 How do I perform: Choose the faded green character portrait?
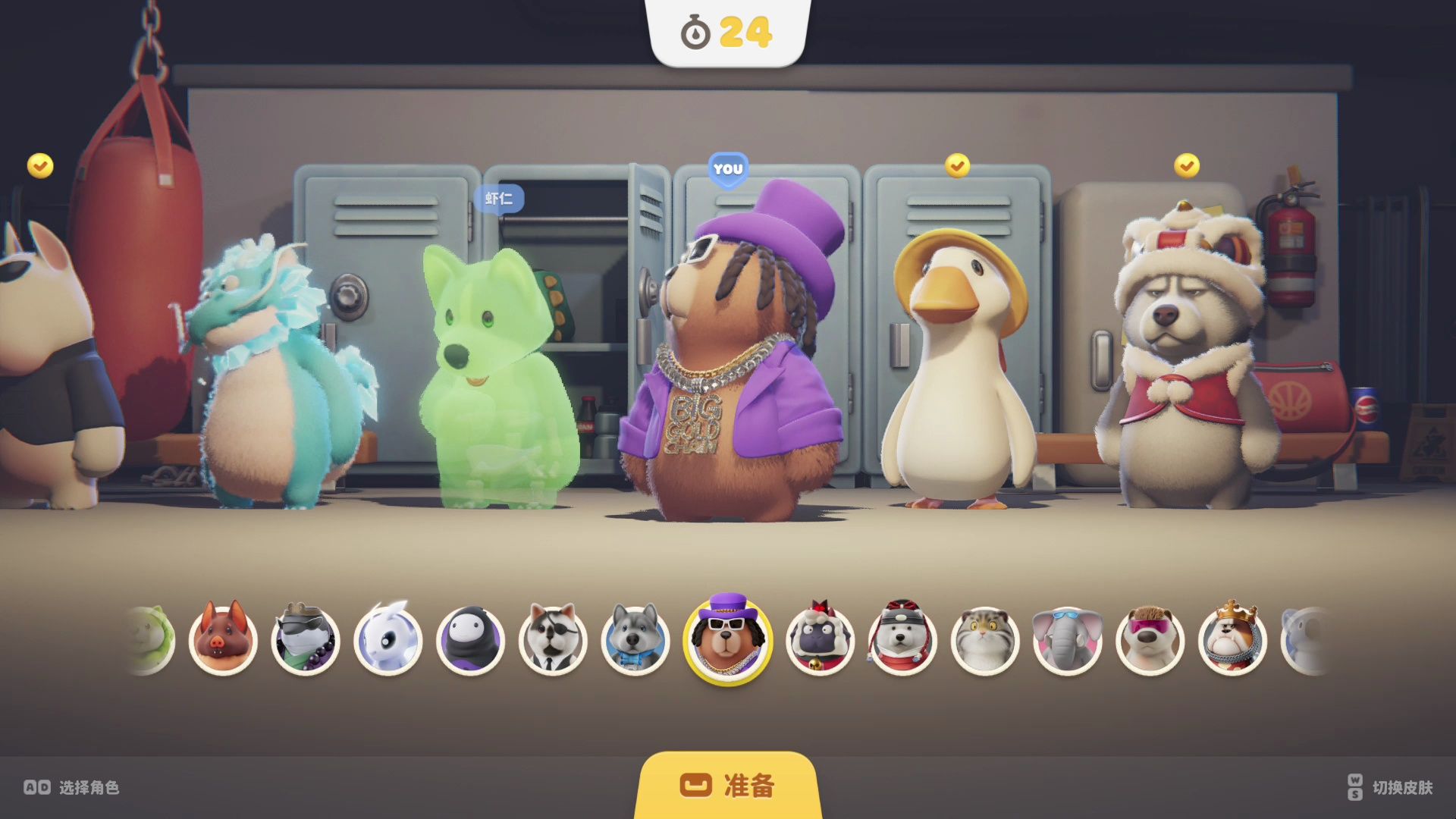152,640
